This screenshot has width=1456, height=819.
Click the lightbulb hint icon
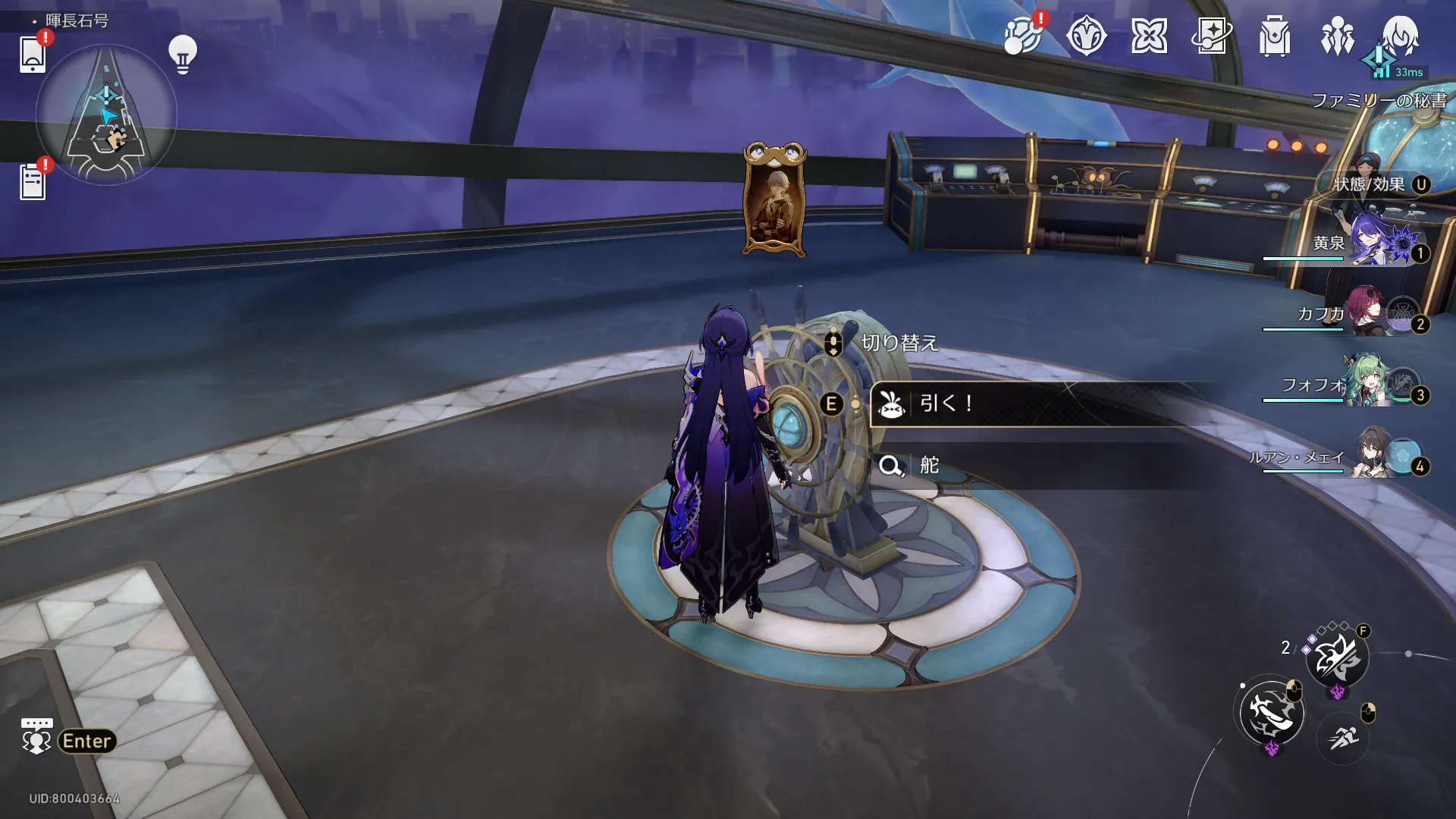click(182, 54)
